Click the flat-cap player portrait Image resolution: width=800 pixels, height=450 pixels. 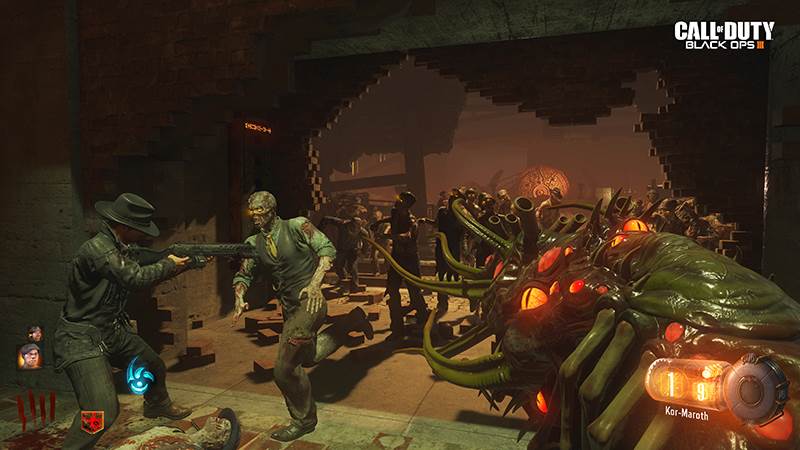30,355
